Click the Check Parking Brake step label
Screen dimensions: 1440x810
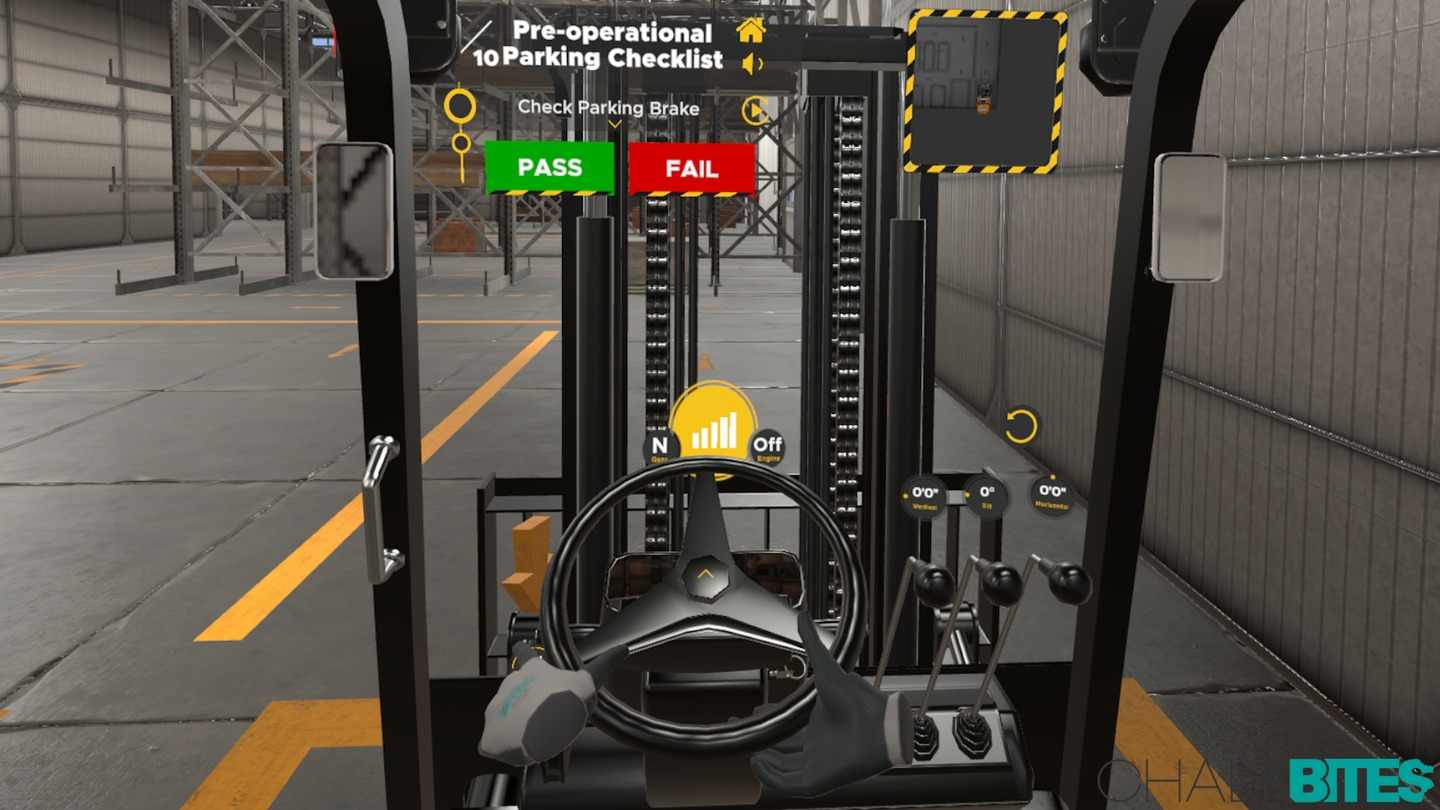(608, 108)
